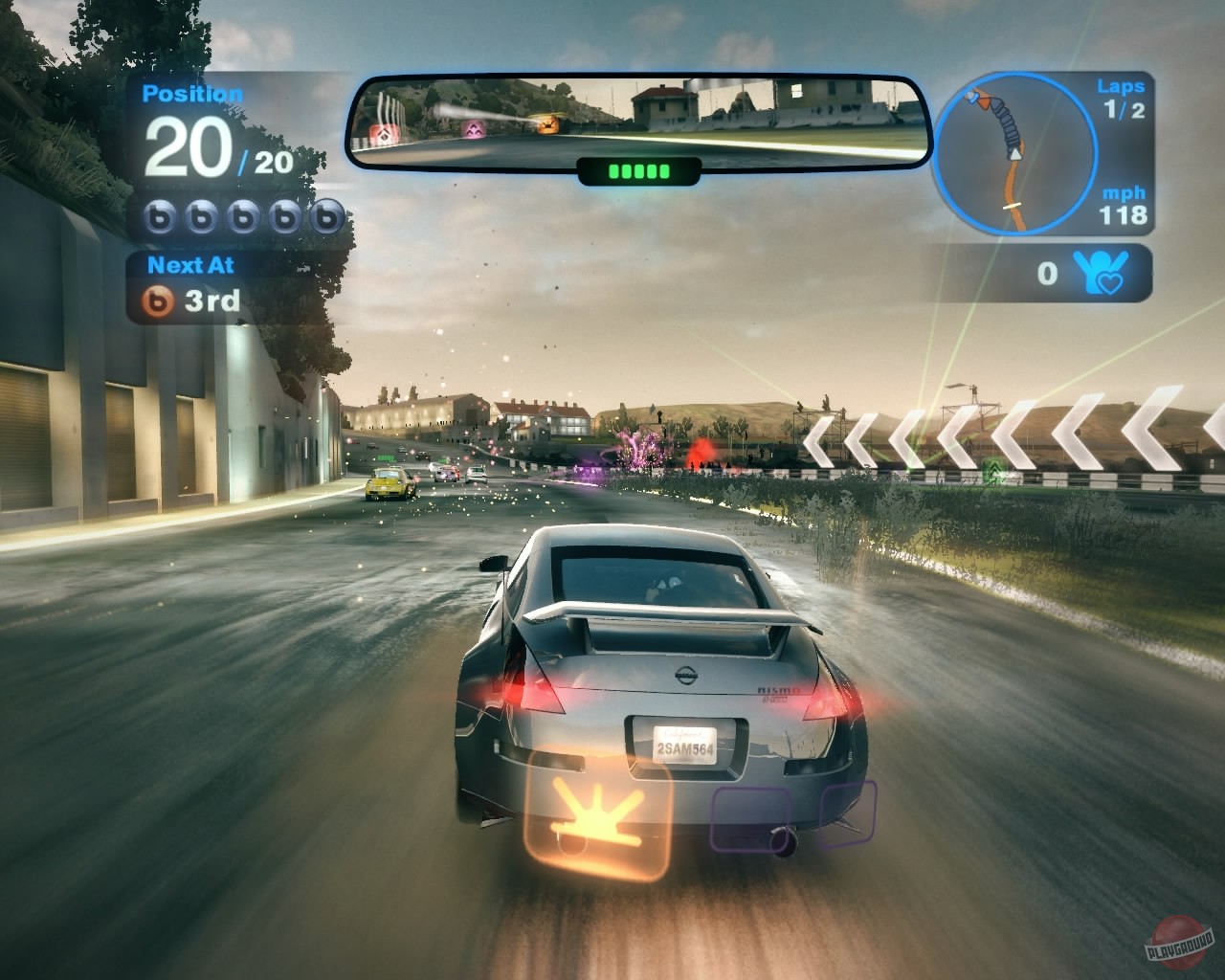Click the fan score zero counter
Screen dimensions: 1225x980
(1047, 273)
